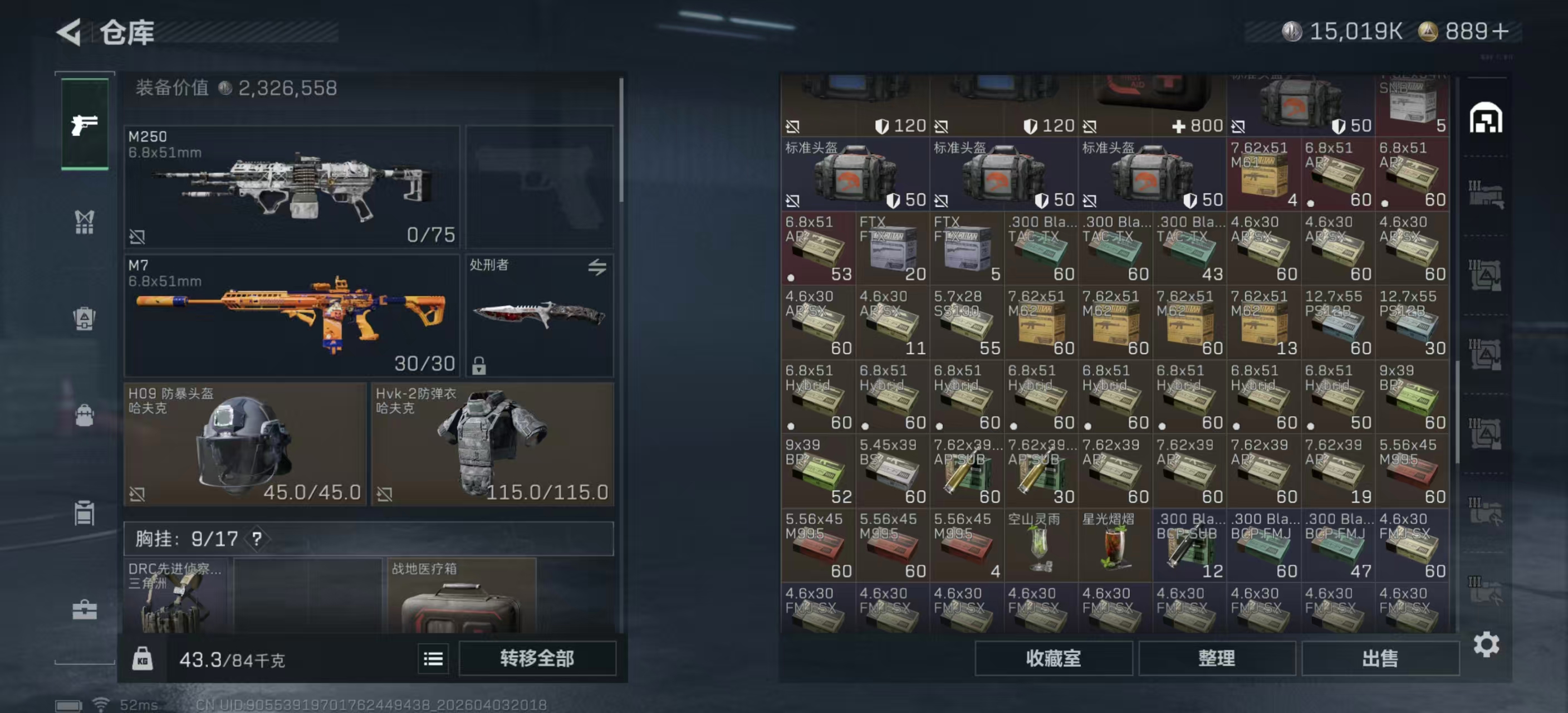Image resolution: width=1568 pixels, height=713 pixels.
Task: Click the 转移全部 button
Action: pos(537,658)
